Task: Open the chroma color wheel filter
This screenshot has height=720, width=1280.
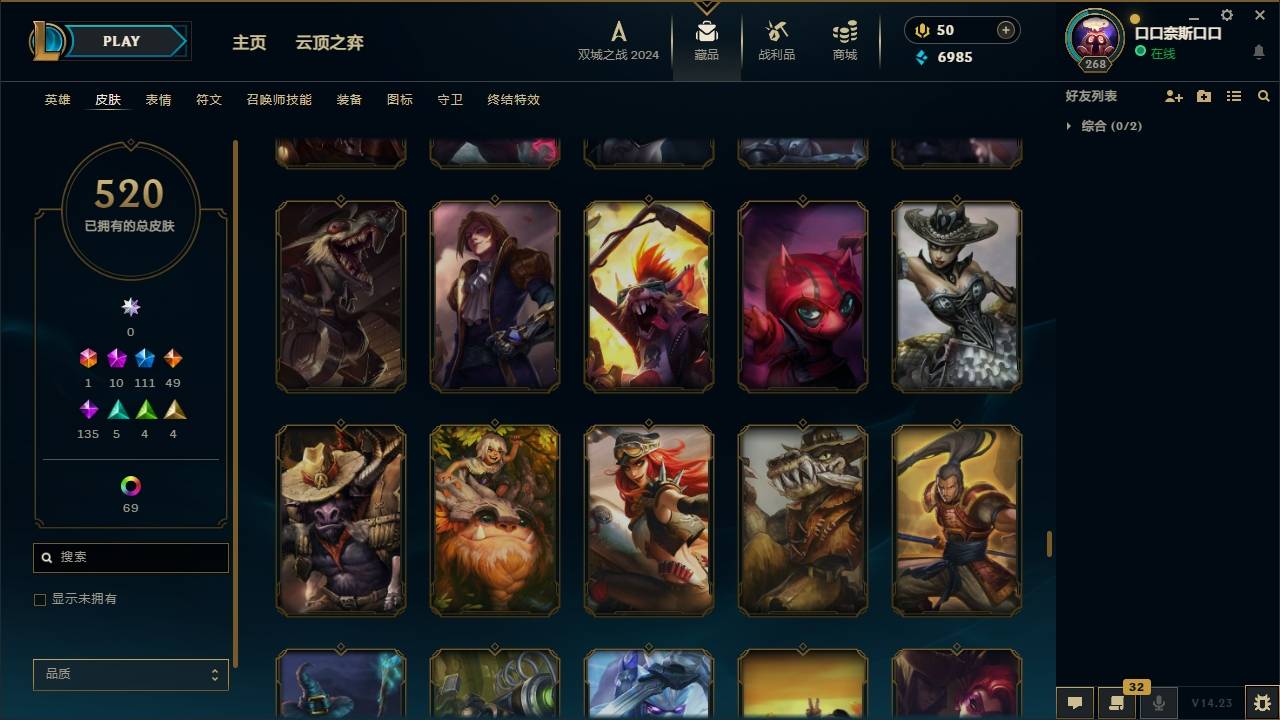Action: click(x=130, y=488)
